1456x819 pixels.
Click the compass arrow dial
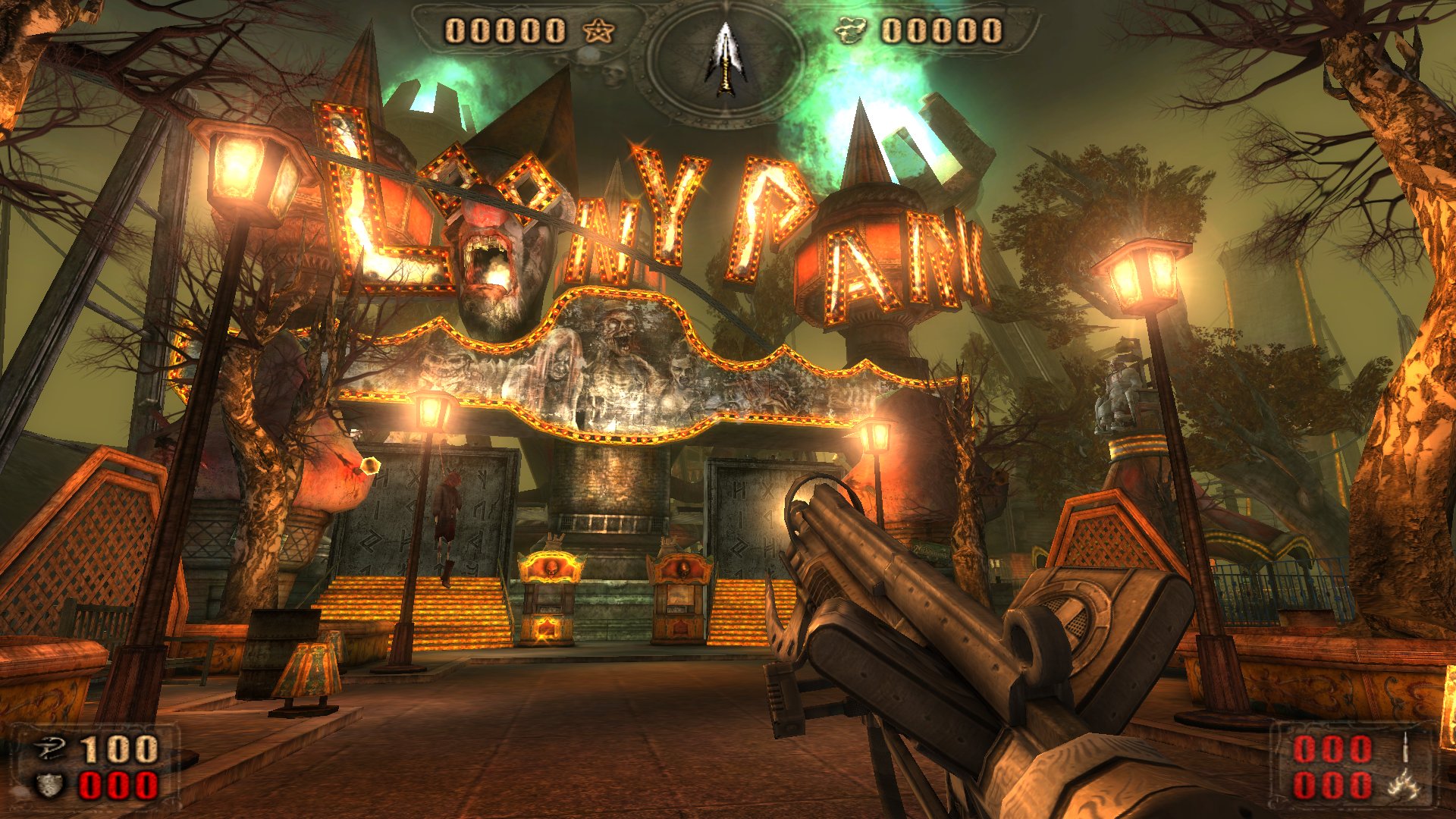tap(726, 59)
